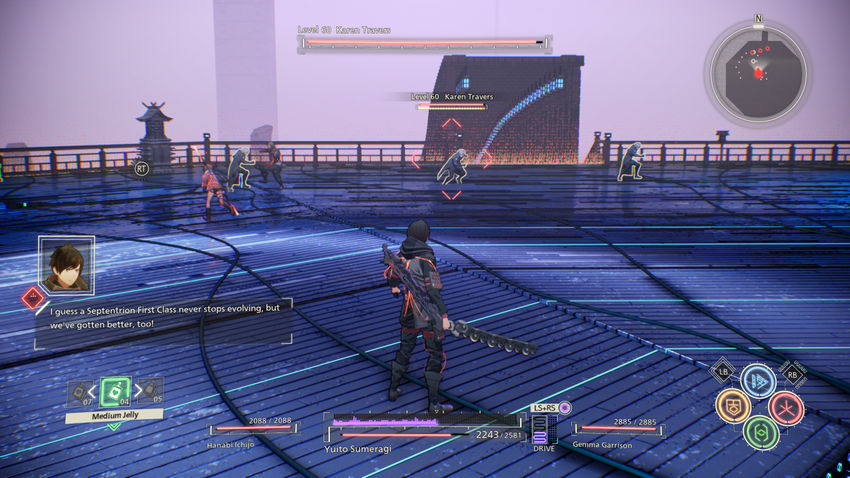Activate the green hexagon SAS skill icon

(x=760, y=432)
